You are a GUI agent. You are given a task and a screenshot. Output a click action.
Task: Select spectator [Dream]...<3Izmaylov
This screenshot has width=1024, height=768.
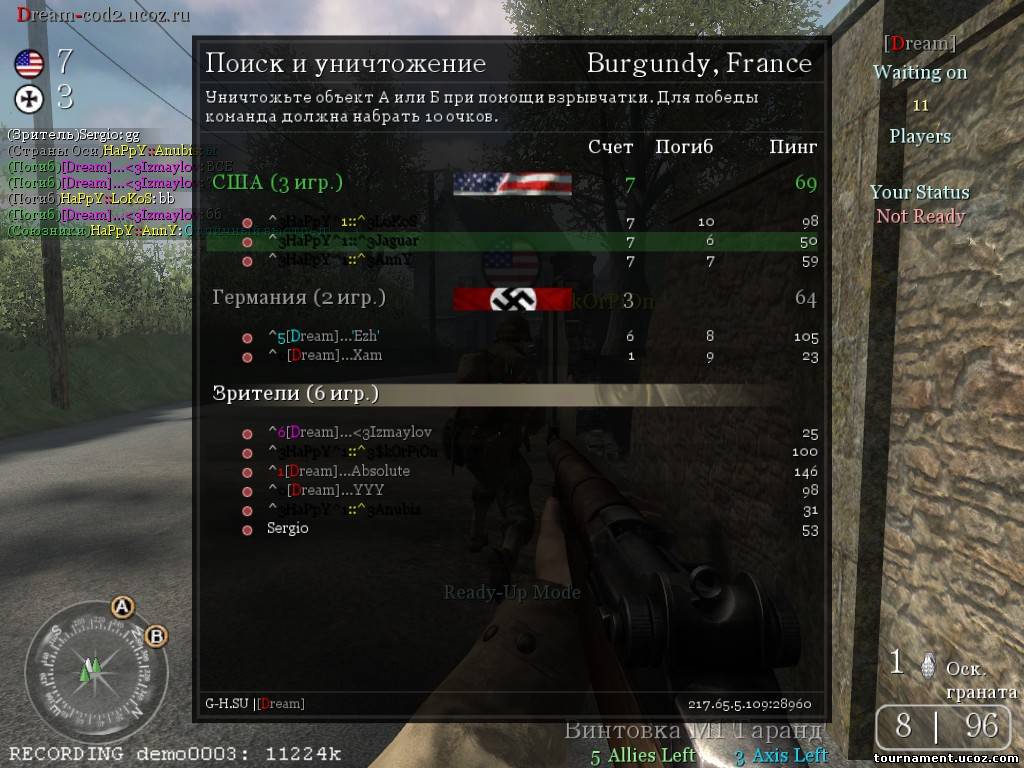pyautogui.click(x=510, y=432)
